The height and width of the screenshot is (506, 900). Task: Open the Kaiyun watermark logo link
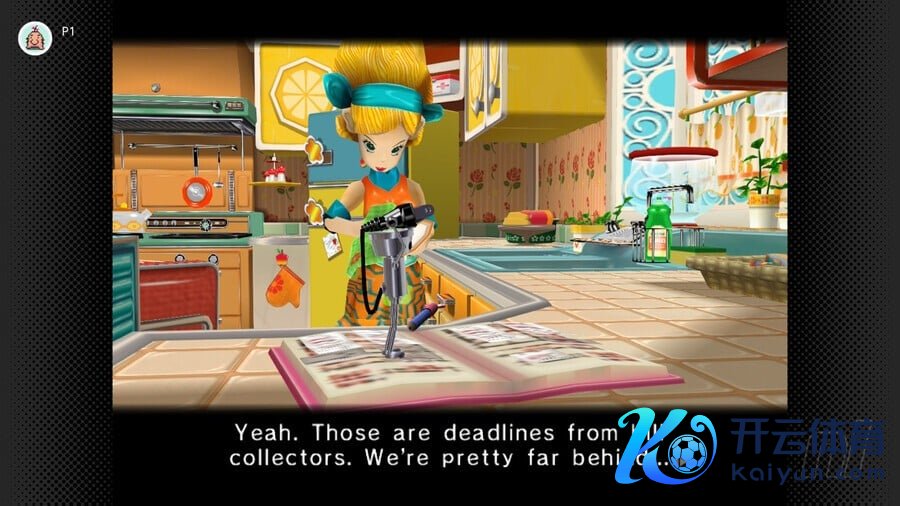pyautogui.click(x=751, y=447)
